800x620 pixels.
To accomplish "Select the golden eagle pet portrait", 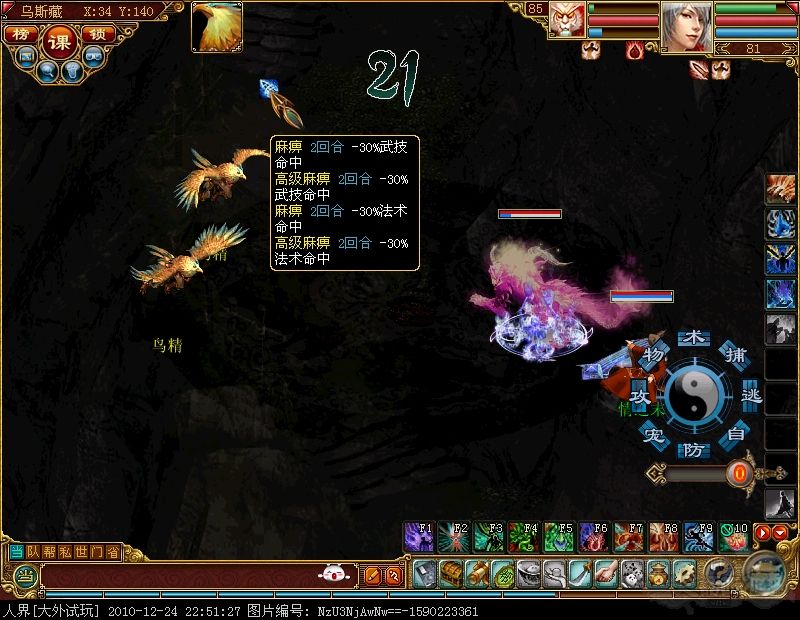I will [217, 27].
